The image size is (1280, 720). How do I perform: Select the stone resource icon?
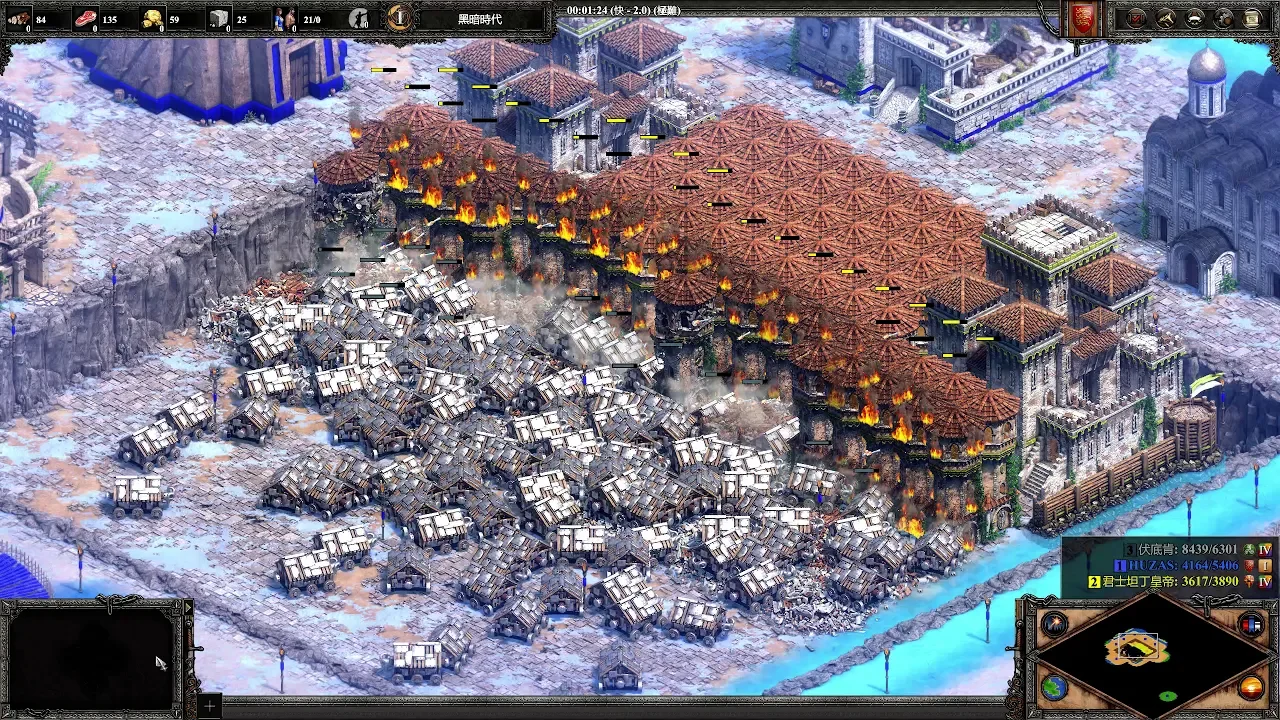(x=219, y=18)
